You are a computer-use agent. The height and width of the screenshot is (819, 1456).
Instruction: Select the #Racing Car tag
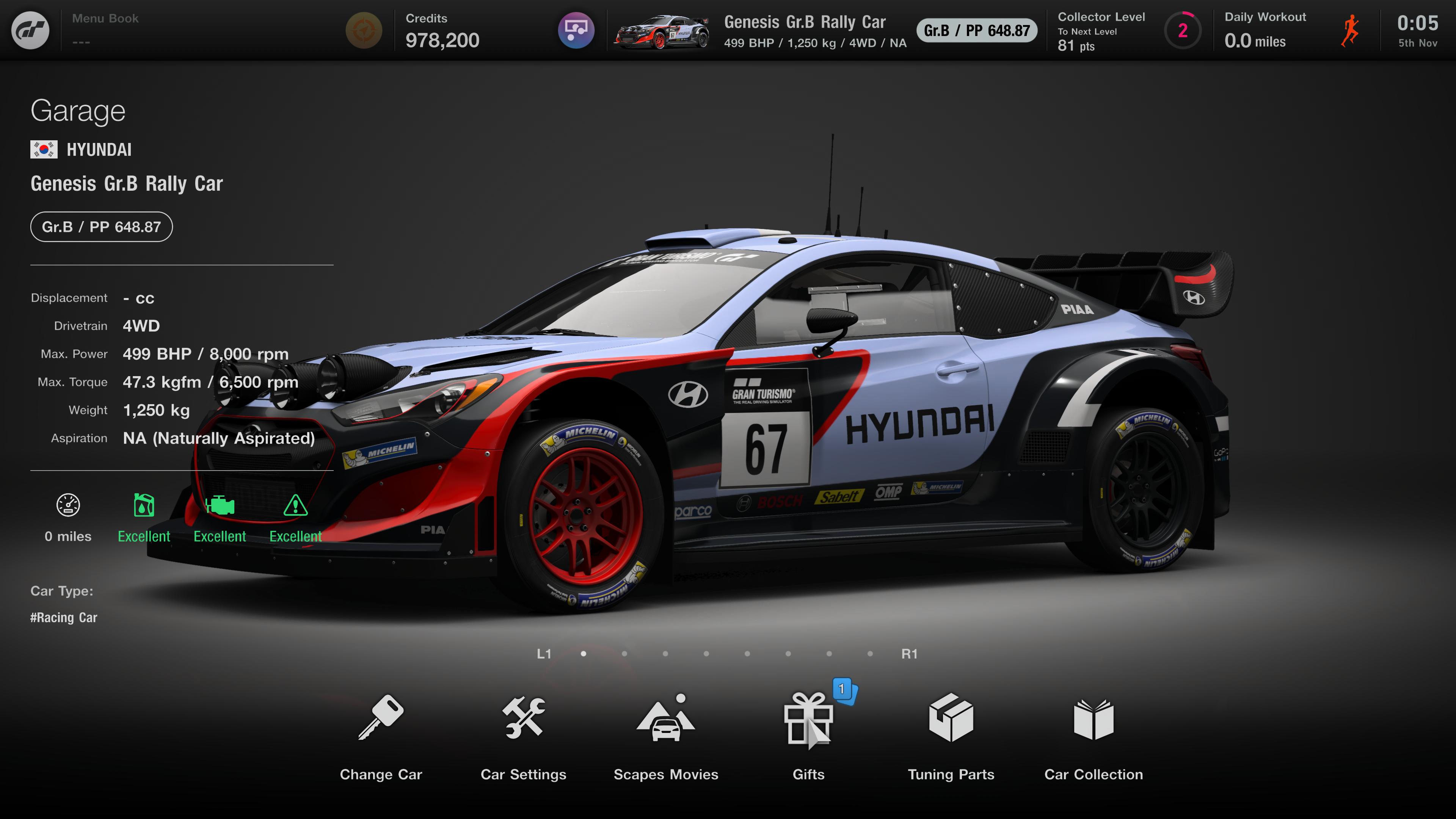click(64, 617)
